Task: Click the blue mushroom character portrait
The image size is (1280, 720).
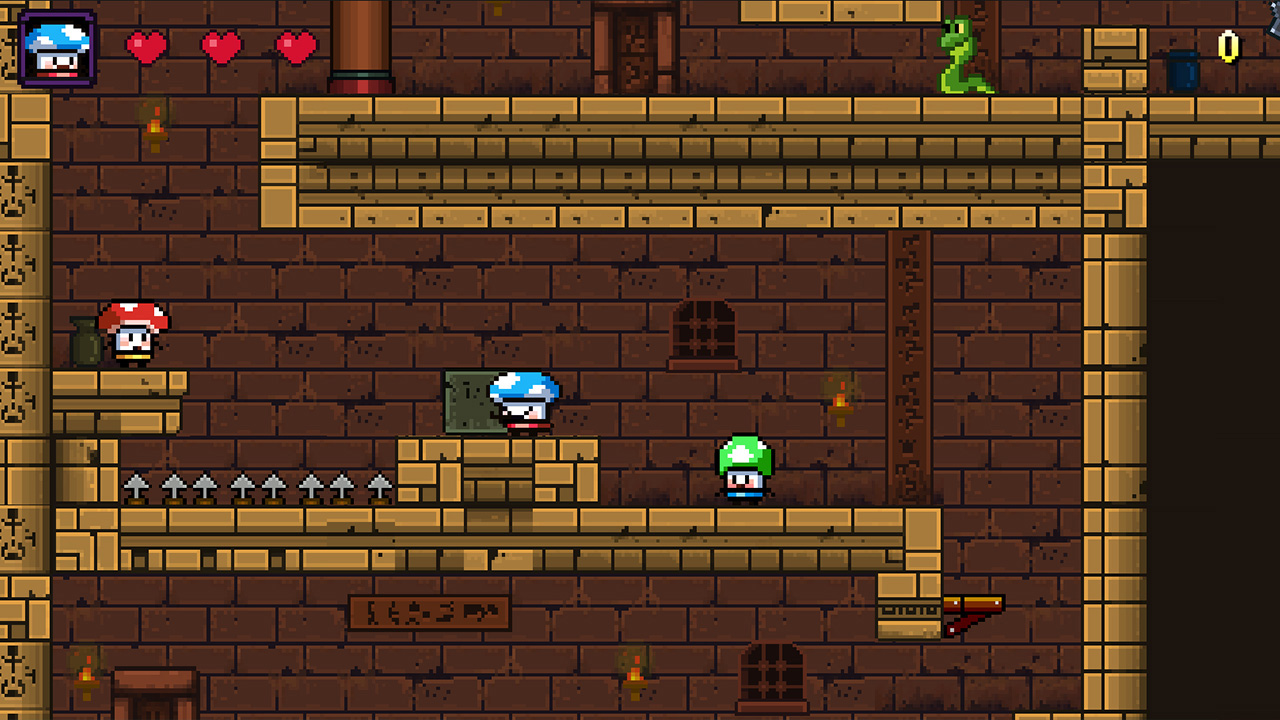Action: pos(55,47)
